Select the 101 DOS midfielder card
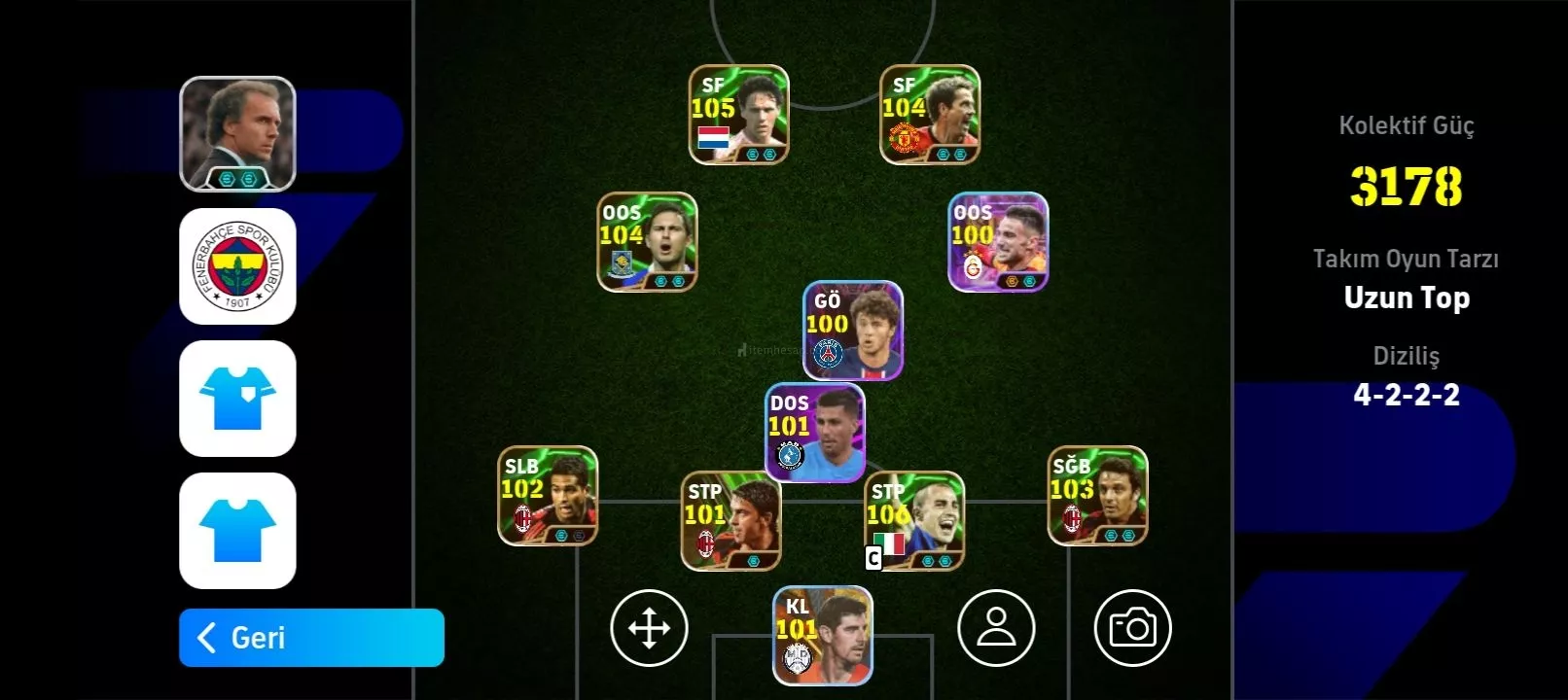The image size is (1568, 700). click(814, 433)
